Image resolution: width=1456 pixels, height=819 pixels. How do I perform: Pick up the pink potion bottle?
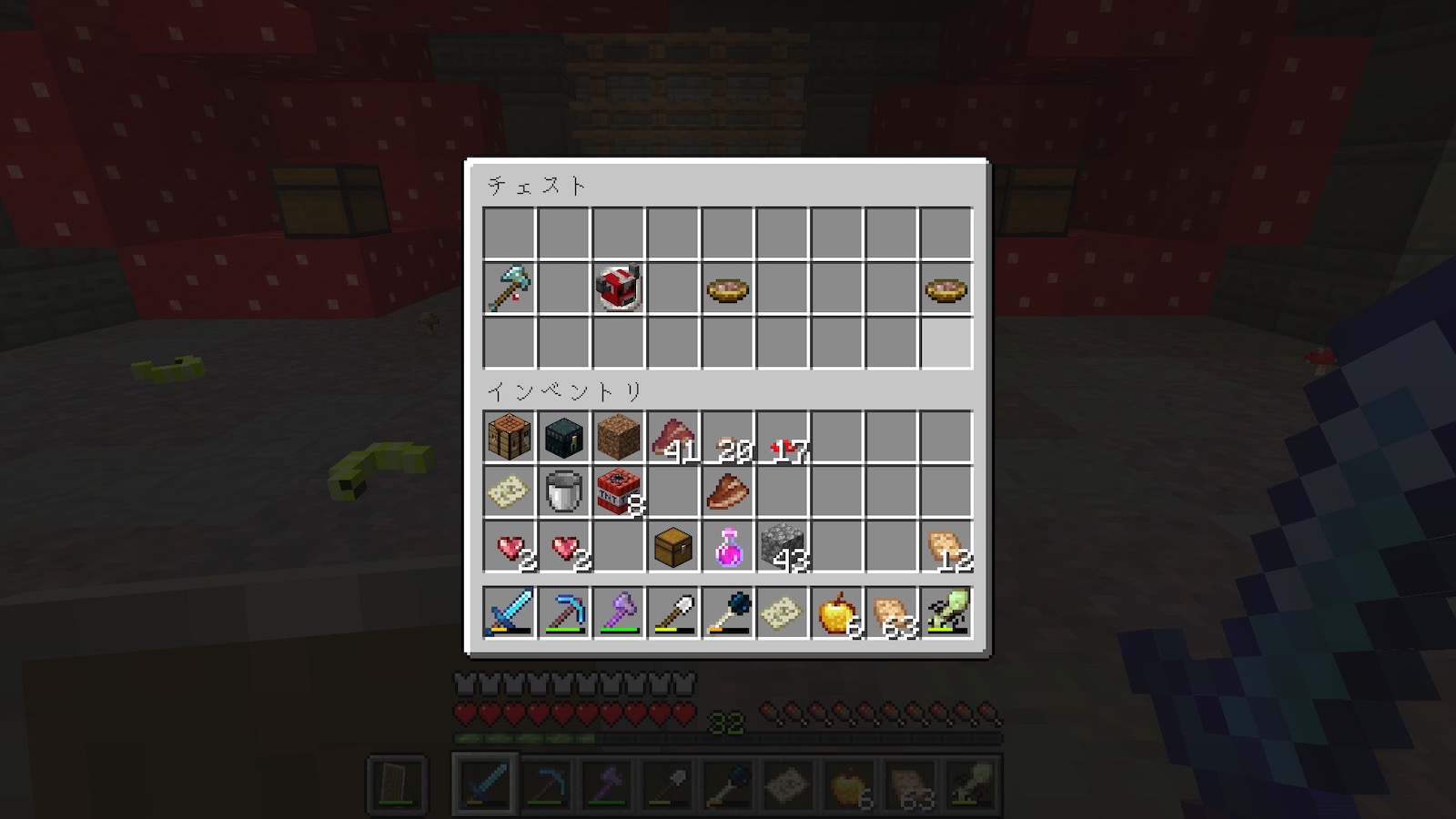(727, 547)
